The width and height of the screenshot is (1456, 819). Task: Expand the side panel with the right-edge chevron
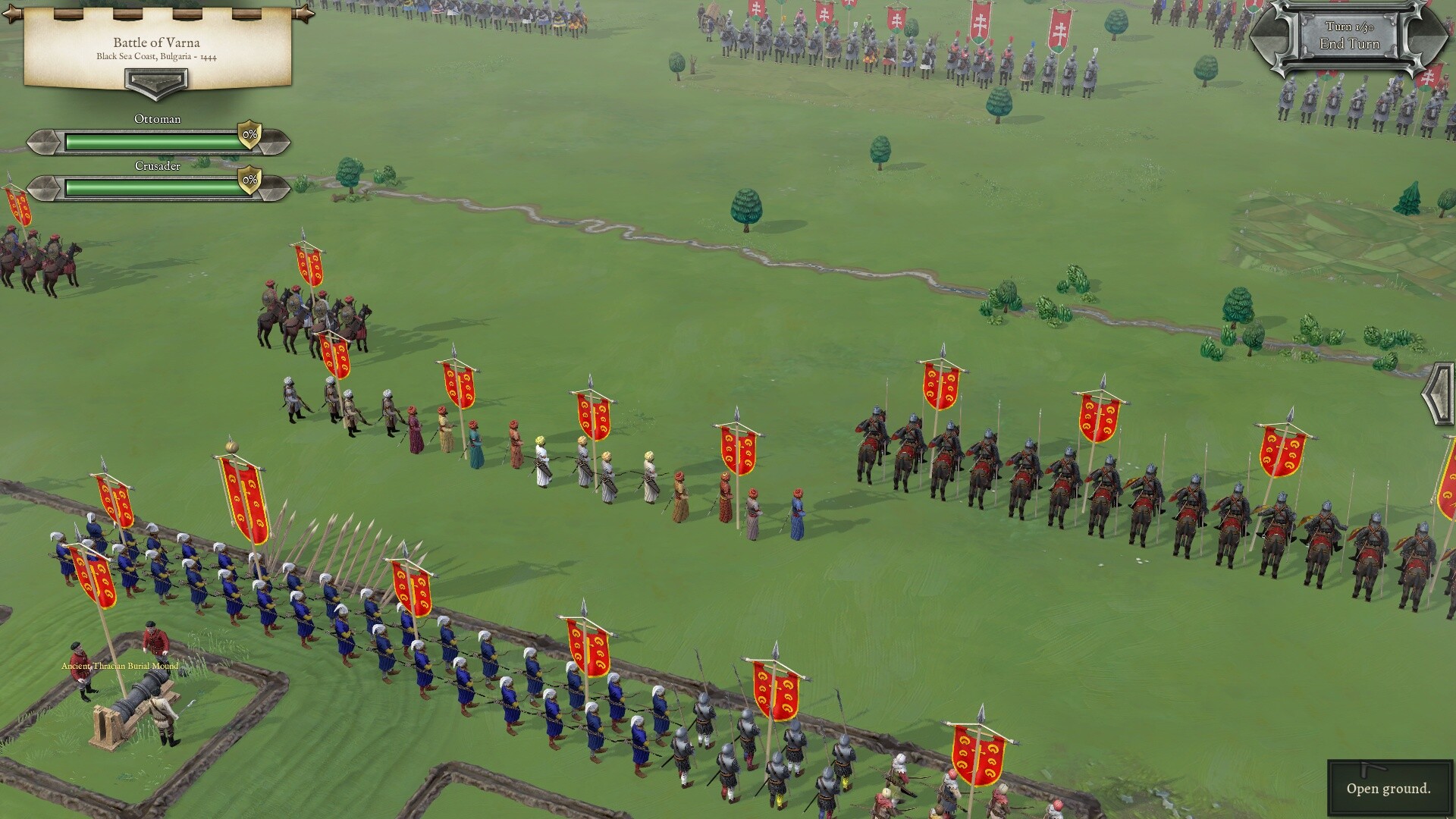tap(1439, 394)
